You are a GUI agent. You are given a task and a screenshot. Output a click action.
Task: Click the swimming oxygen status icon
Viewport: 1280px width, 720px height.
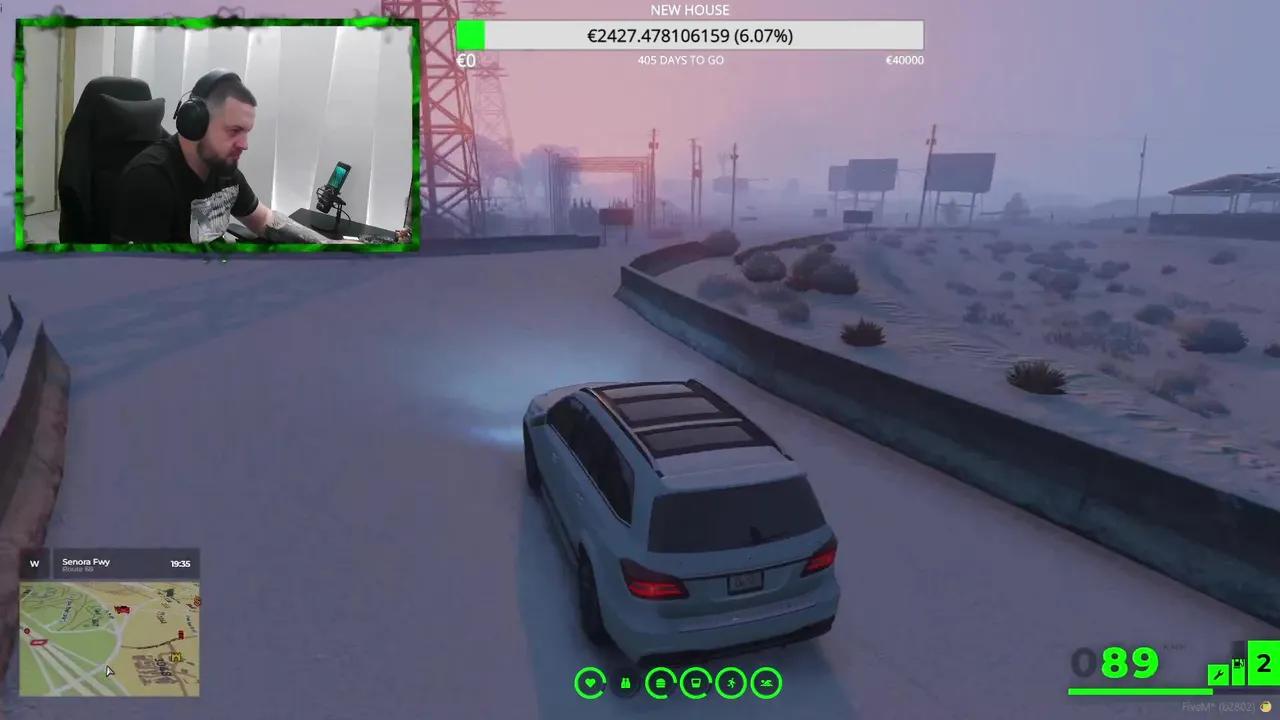coord(765,683)
